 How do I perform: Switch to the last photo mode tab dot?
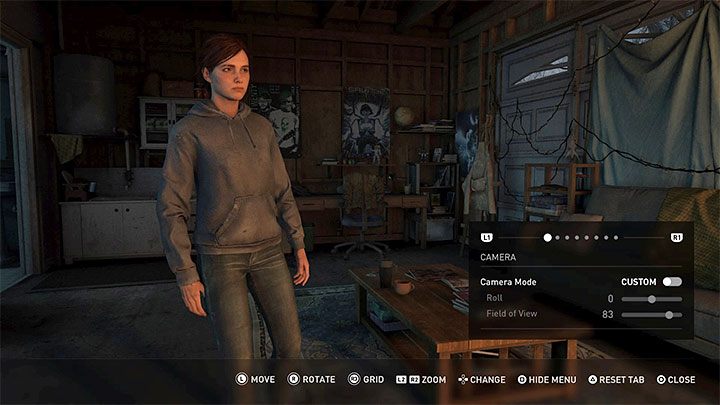(616, 238)
